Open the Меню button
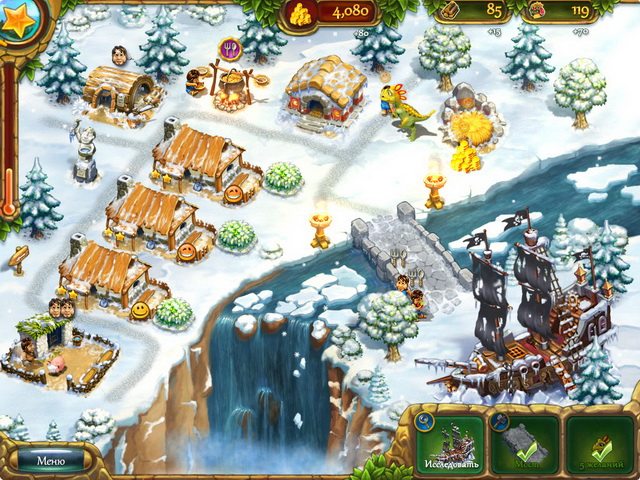The width and height of the screenshot is (640, 480). point(49,462)
